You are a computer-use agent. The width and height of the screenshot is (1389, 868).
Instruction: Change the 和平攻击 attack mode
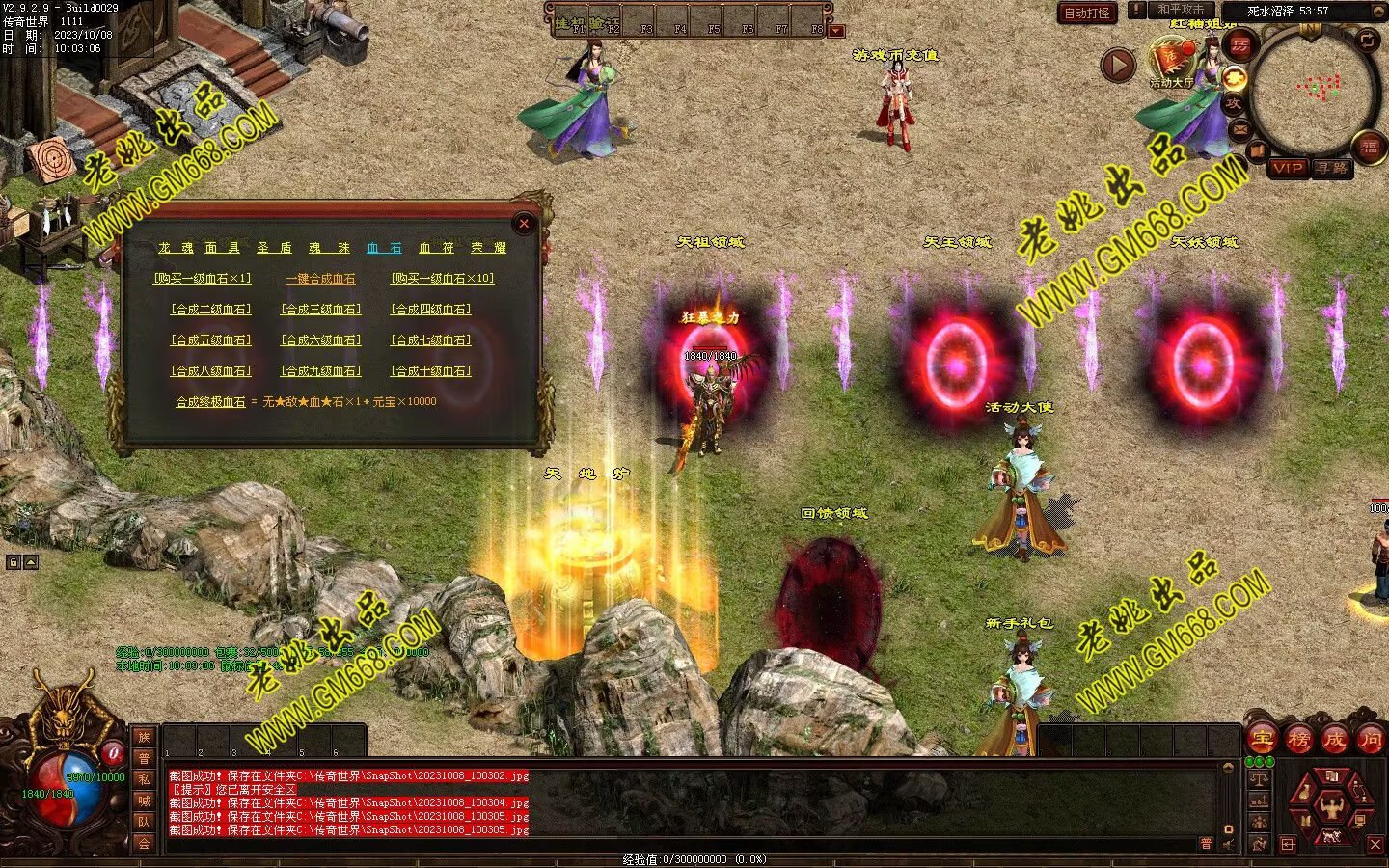pyautogui.click(x=1181, y=10)
